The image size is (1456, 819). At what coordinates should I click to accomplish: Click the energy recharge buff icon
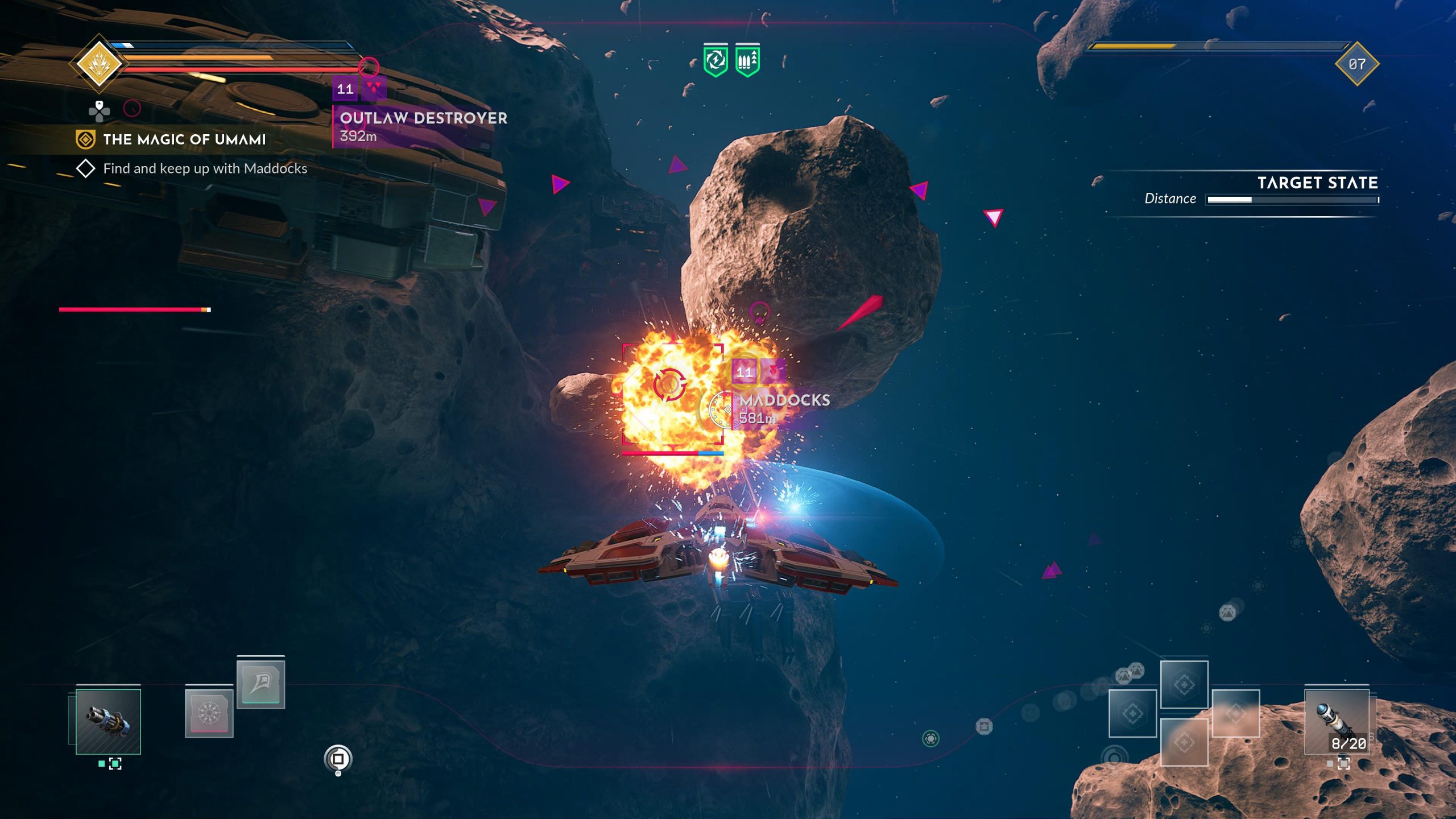(715, 60)
